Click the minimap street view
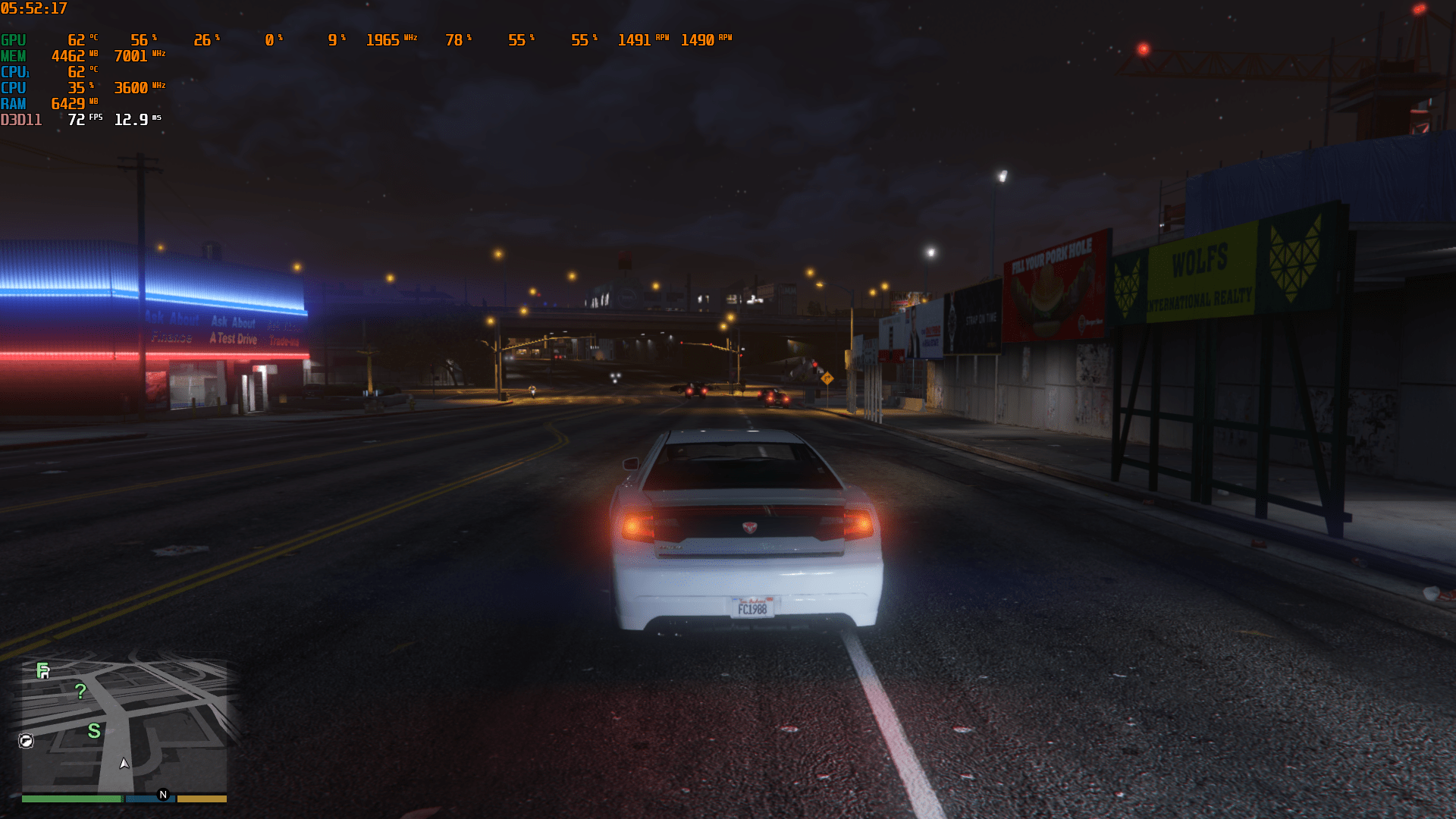 coord(152,720)
